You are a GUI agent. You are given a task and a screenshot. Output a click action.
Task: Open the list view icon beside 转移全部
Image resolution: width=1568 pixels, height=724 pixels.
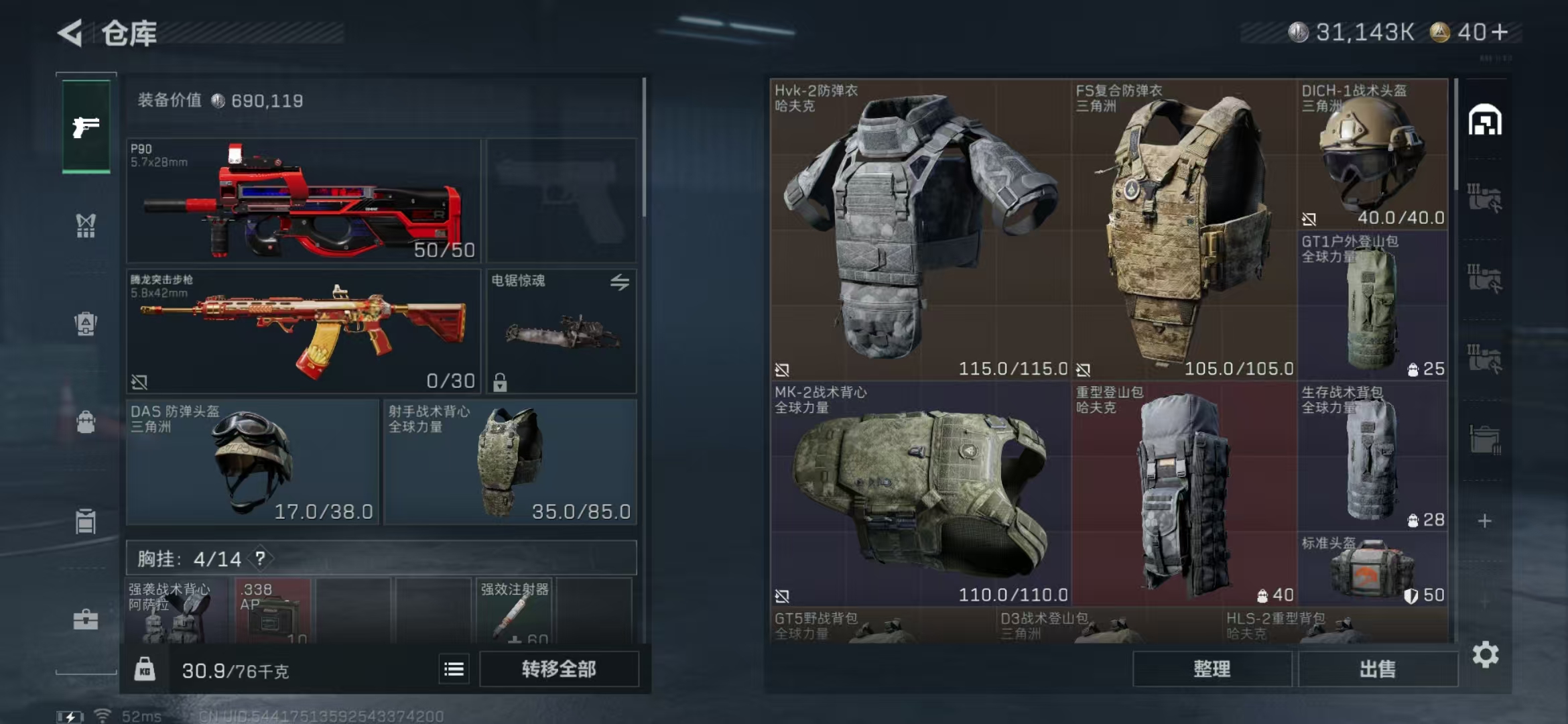(454, 669)
